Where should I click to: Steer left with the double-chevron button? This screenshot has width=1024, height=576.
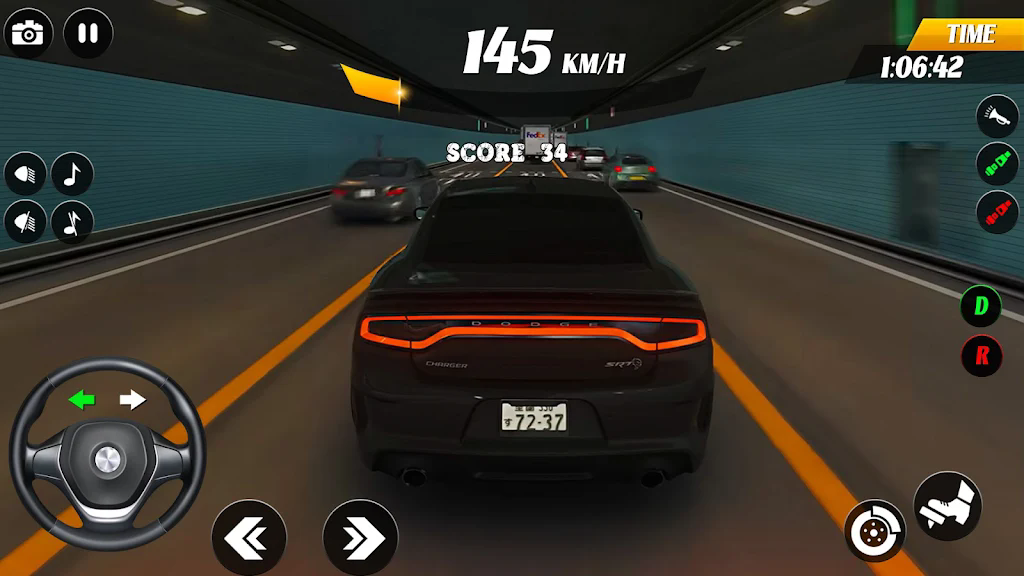(249, 538)
